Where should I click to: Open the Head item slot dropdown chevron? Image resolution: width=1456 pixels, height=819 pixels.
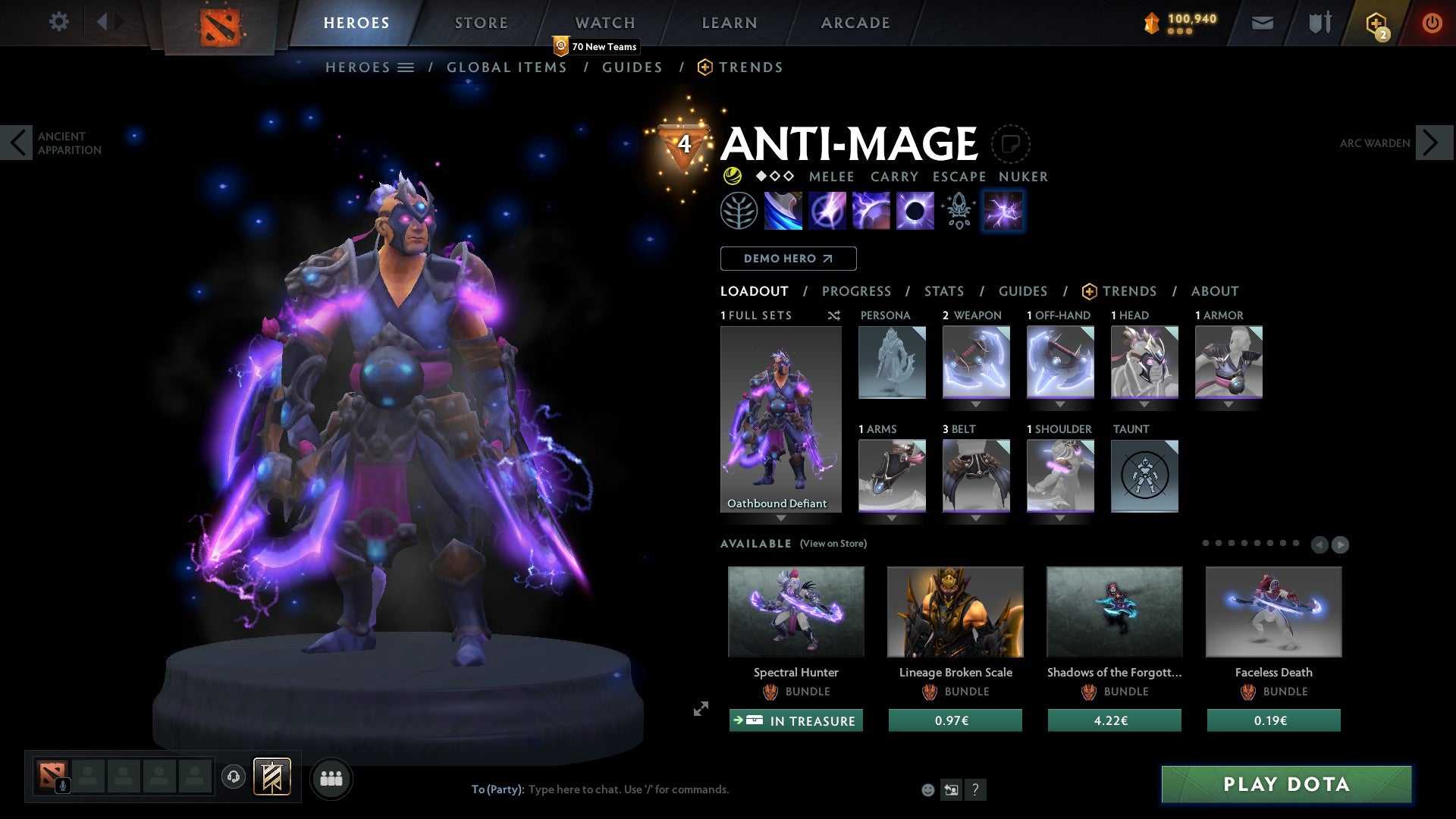pos(1144,404)
